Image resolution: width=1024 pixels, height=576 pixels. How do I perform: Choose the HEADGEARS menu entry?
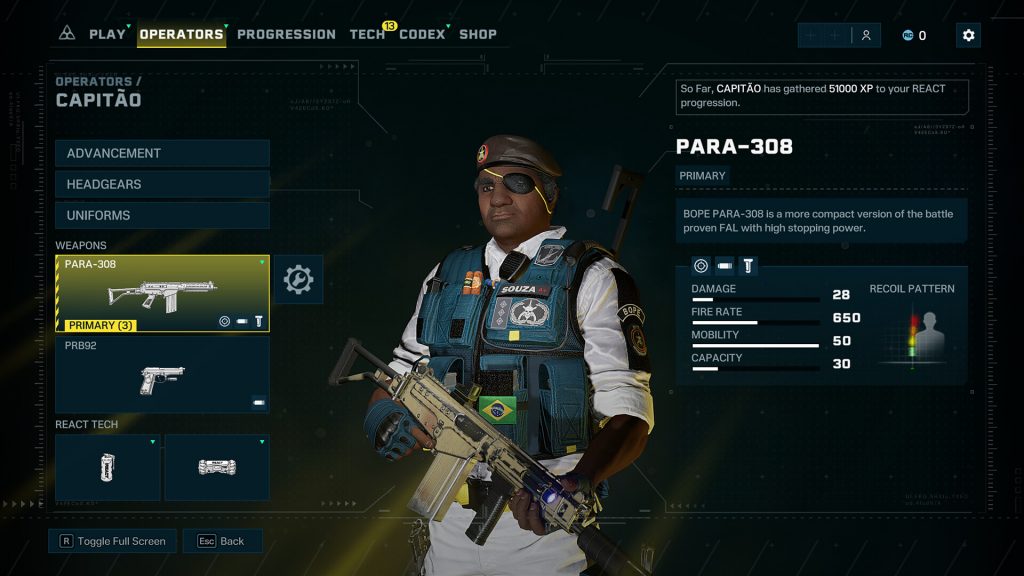162,184
